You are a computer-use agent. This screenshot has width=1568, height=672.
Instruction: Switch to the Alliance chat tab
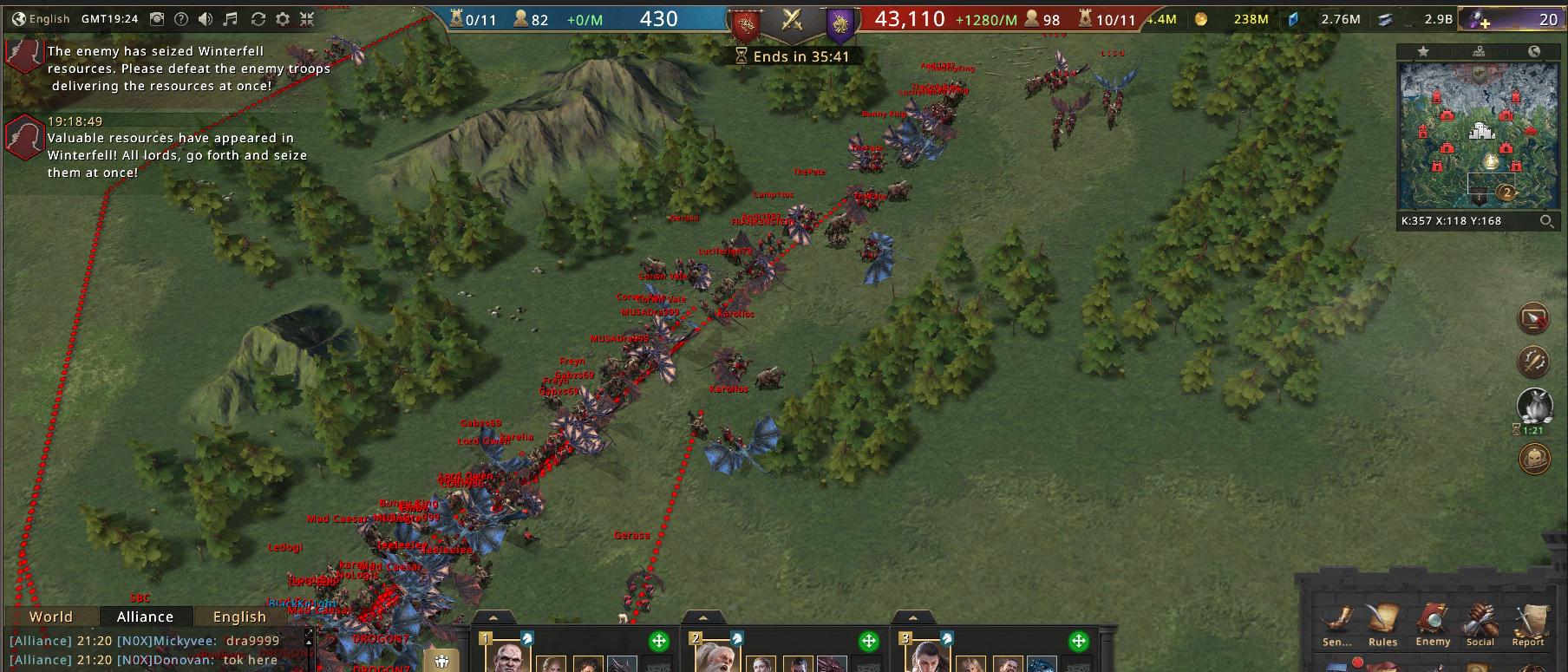(145, 617)
